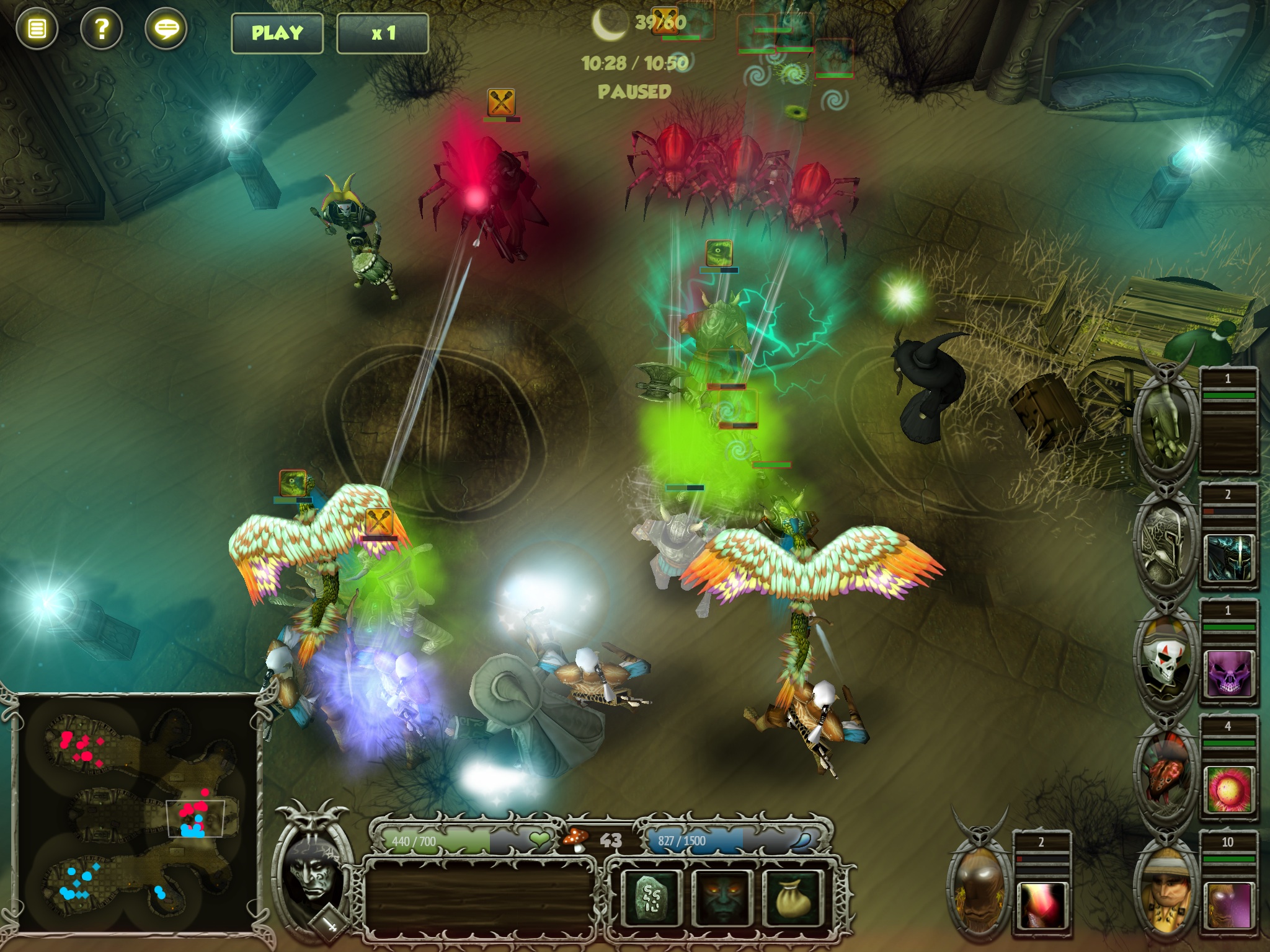1270x952 pixels.
Task: Open the main menu list button
Action: point(37,29)
